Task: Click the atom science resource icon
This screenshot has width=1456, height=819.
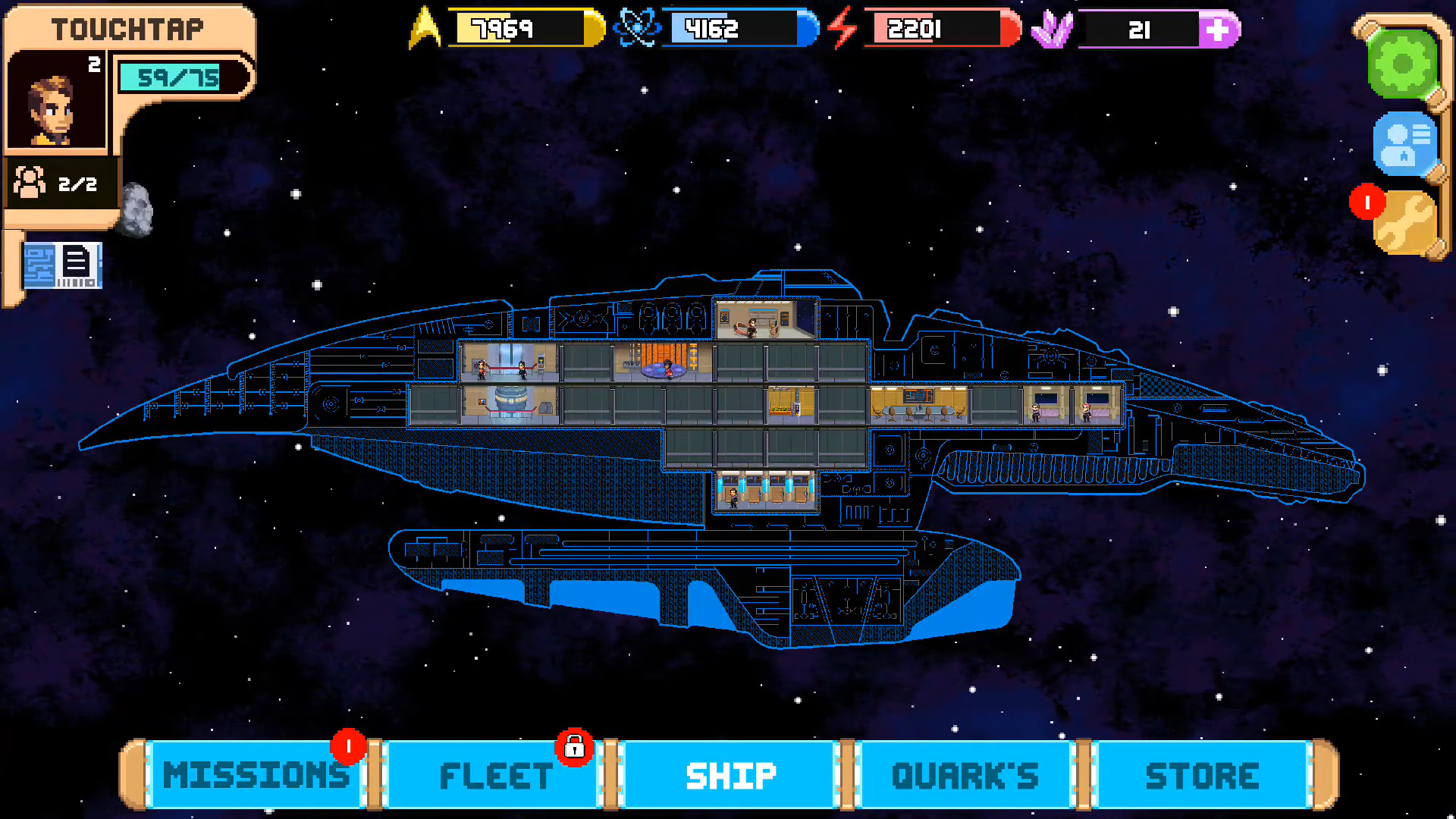Action: pos(639,29)
